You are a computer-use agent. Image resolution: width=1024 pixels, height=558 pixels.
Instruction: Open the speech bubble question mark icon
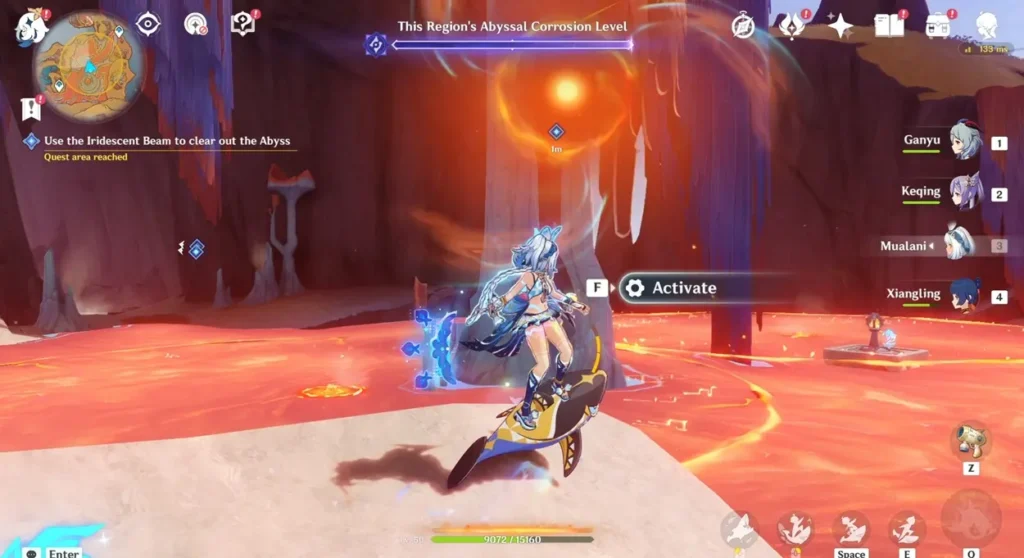pos(242,24)
